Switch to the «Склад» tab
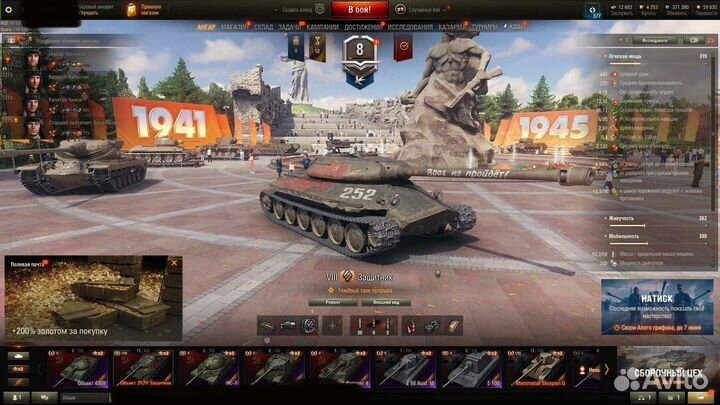720x405 pixels. [x=264, y=27]
